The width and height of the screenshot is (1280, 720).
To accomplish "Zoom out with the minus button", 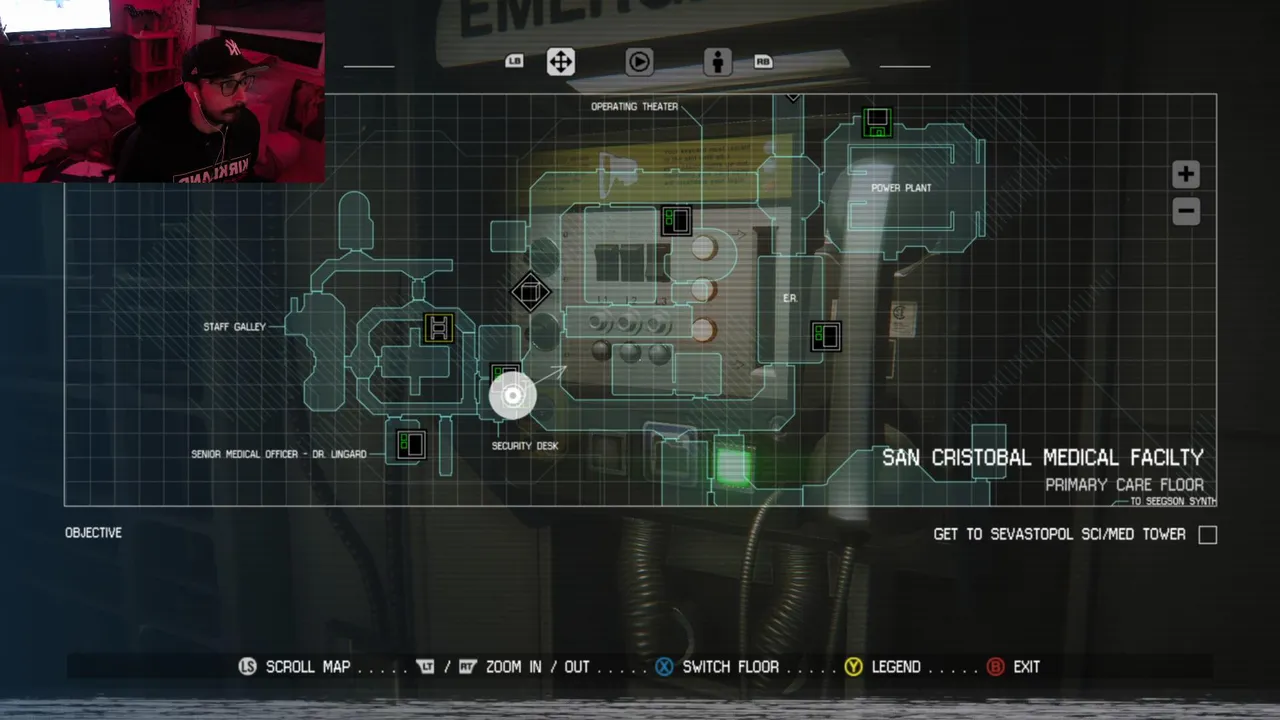I will click(1185, 211).
